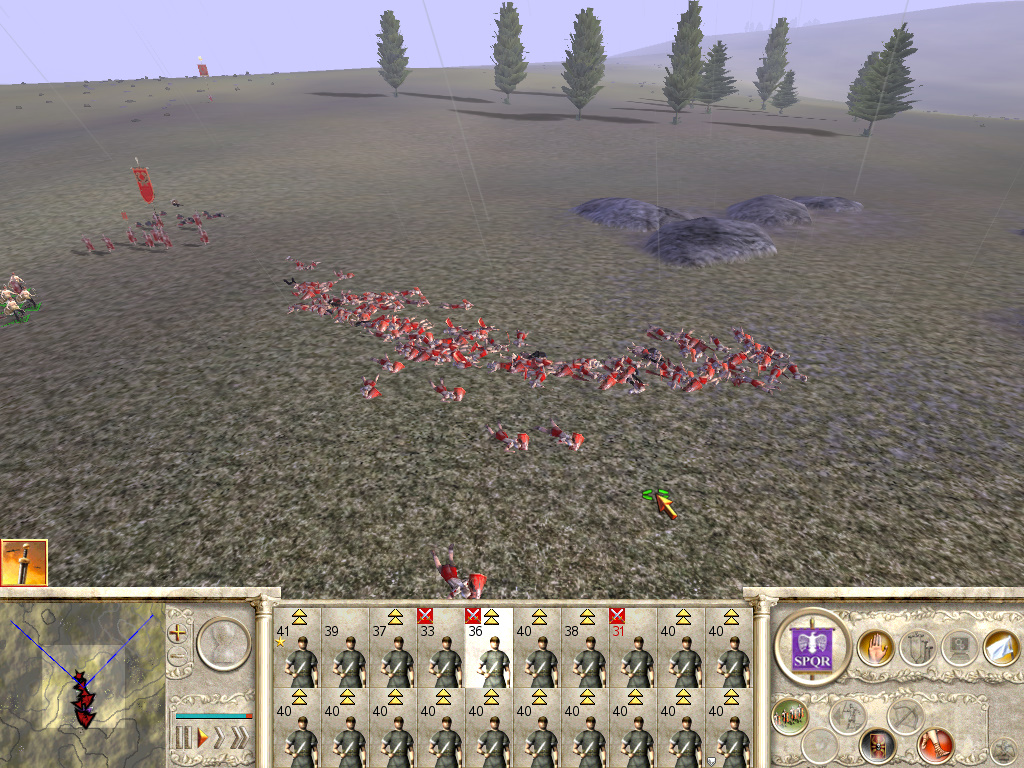Select the highlighted unit card with 36 men
Image resolution: width=1024 pixels, height=768 pixels.
tap(489, 648)
